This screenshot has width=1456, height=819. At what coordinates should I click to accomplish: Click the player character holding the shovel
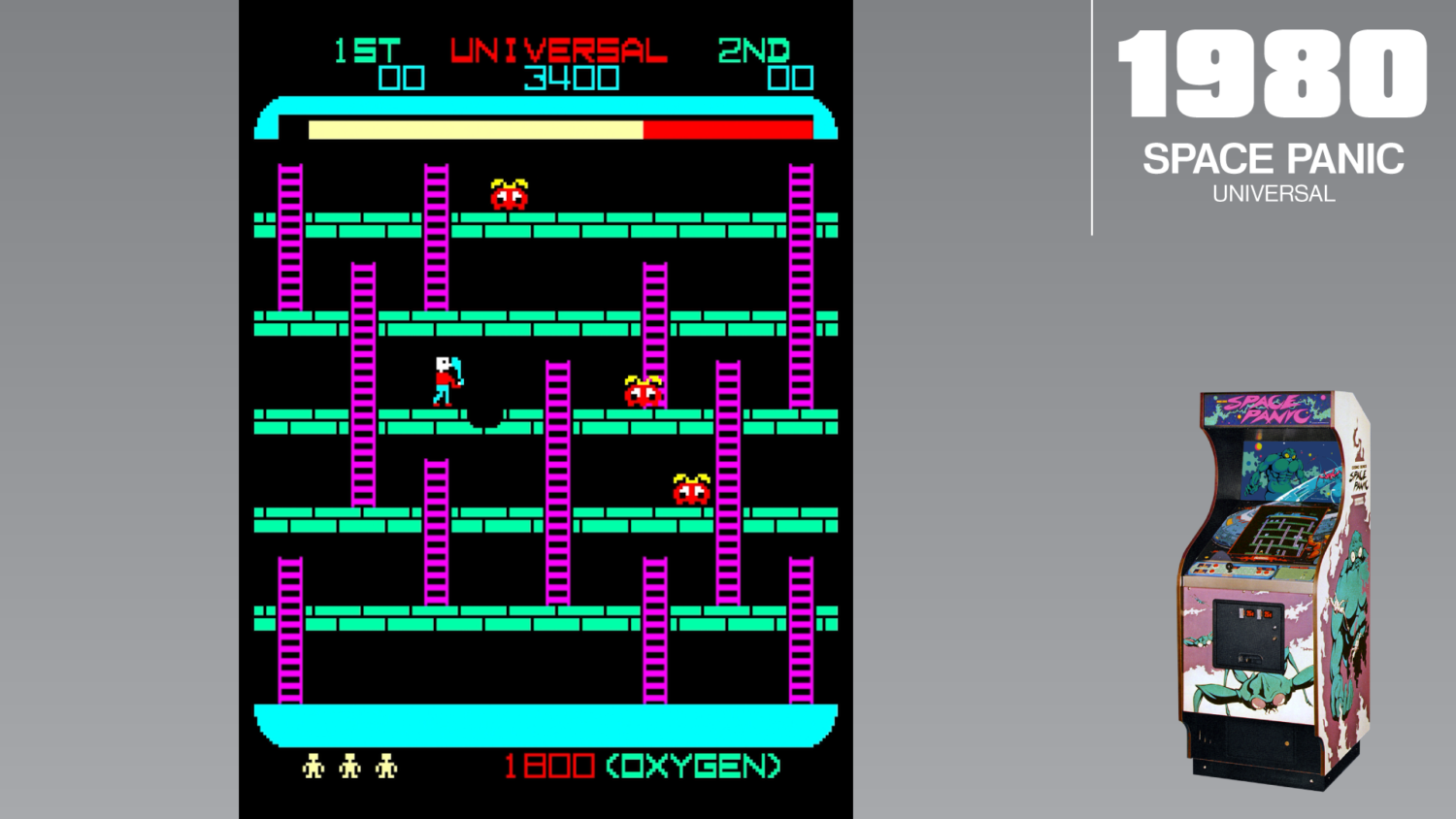click(x=446, y=382)
